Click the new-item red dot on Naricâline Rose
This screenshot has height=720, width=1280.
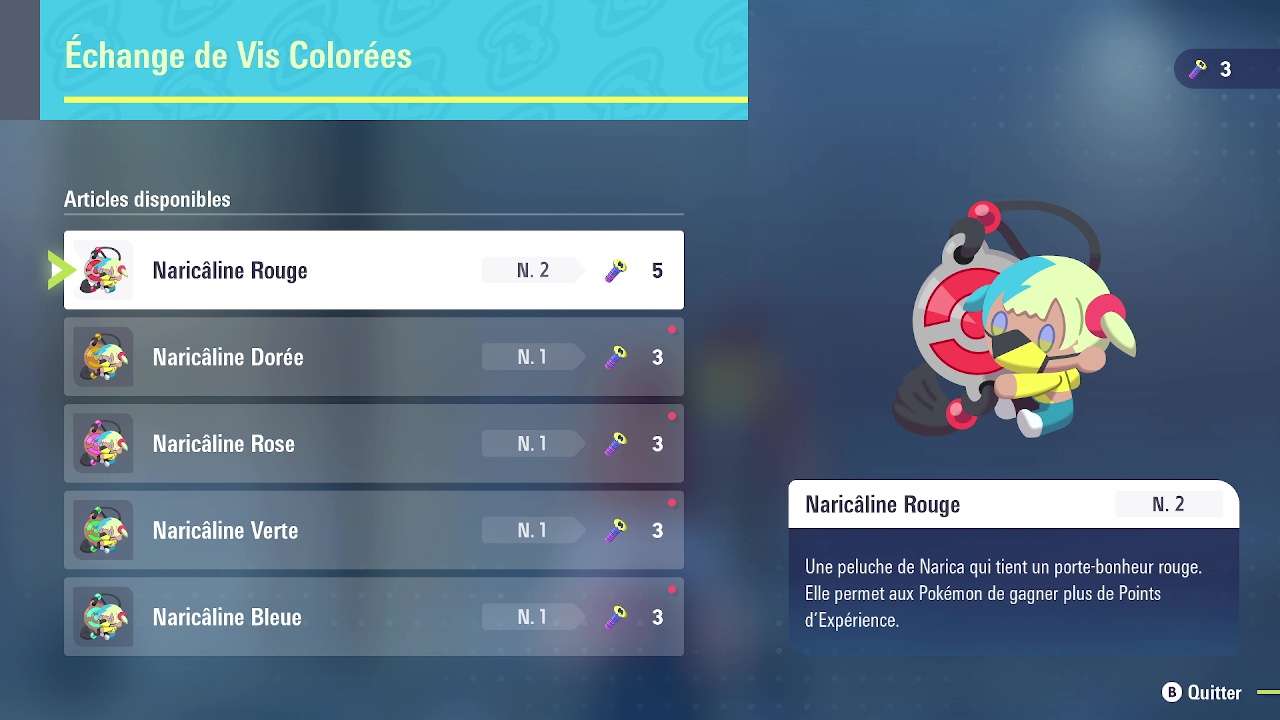click(672, 415)
